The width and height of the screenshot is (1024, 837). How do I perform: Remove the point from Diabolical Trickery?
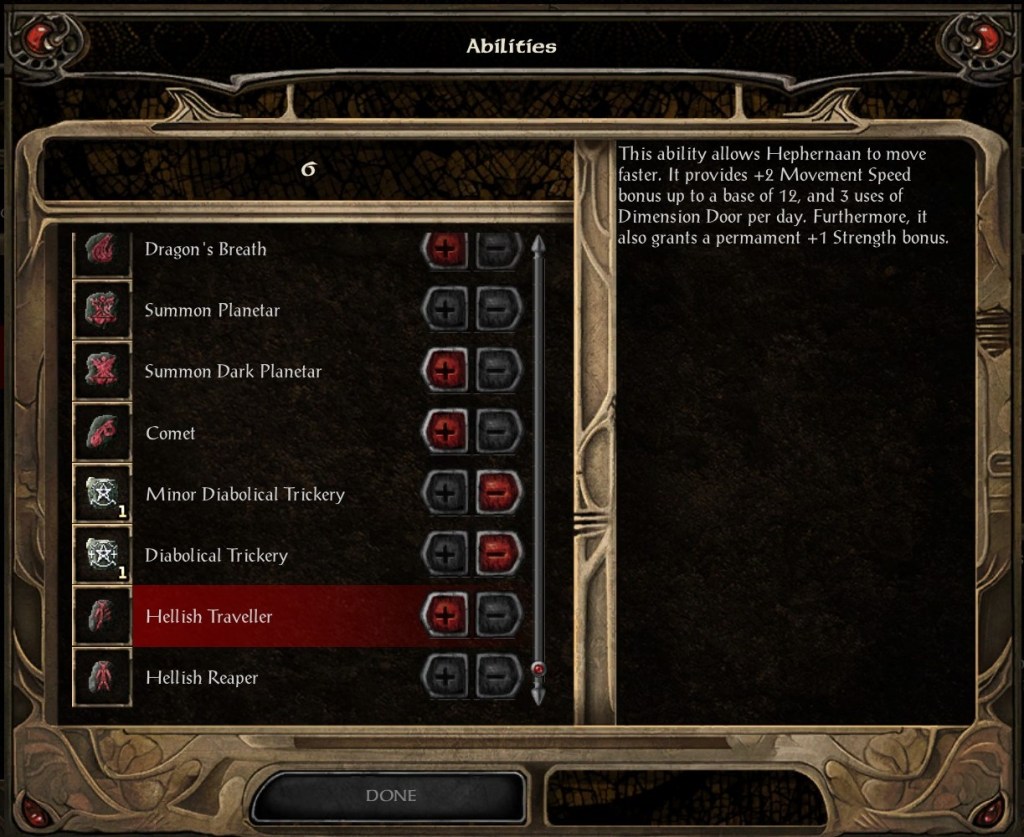(x=498, y=555)
